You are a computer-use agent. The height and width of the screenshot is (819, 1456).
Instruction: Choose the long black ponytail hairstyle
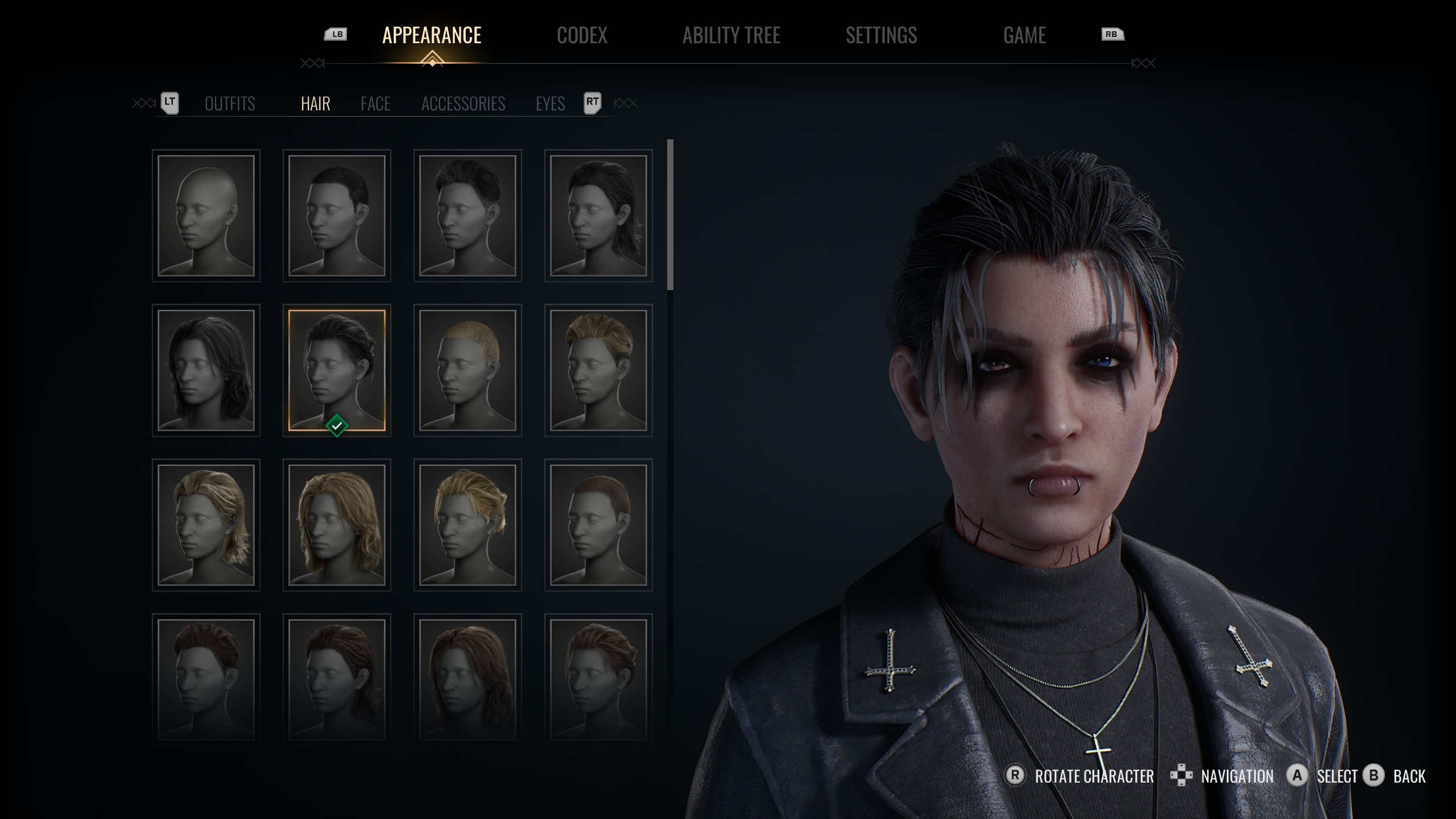tap(598, 216)
